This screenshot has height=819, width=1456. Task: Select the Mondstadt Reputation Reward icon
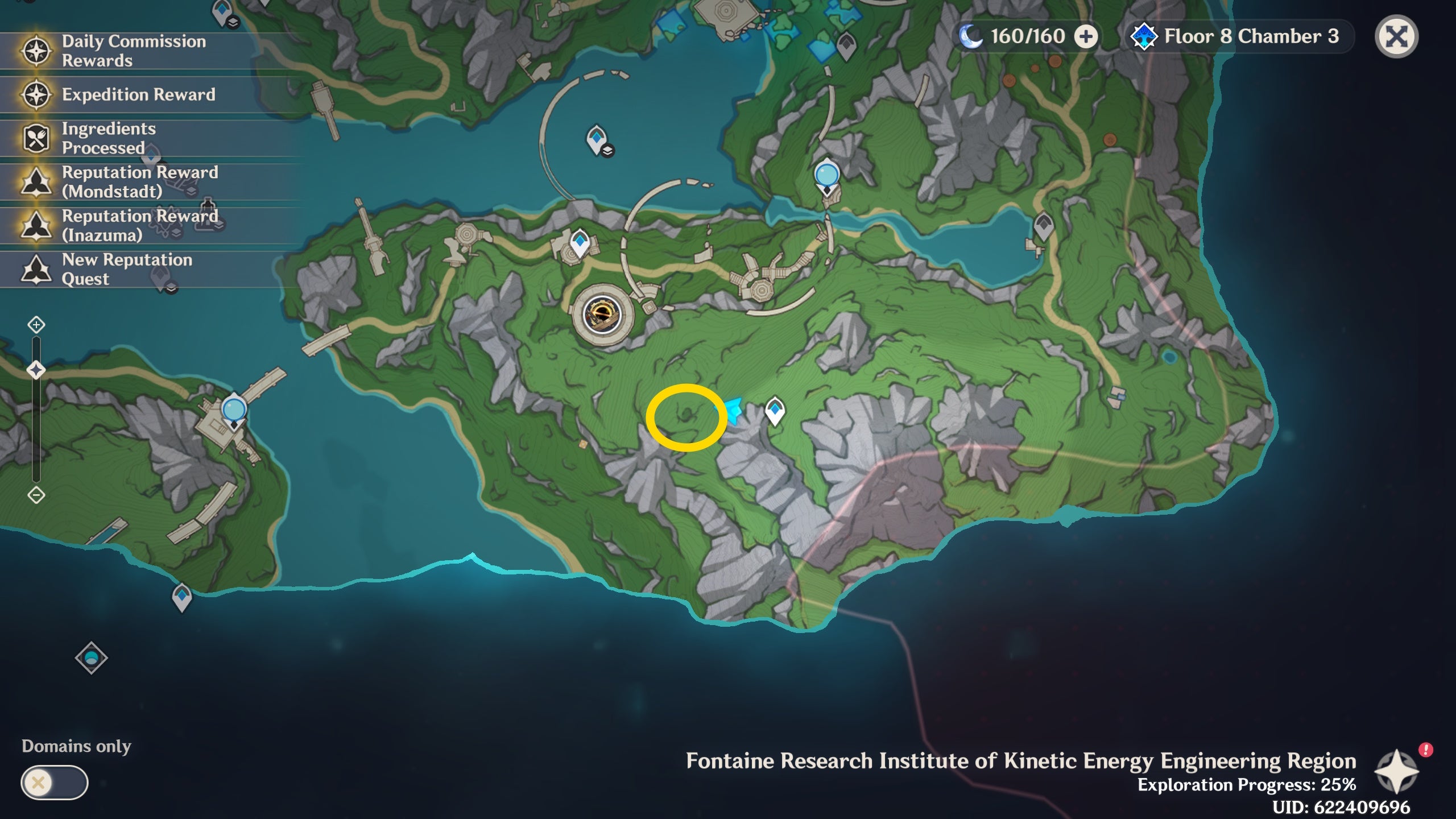click(36, 182)
